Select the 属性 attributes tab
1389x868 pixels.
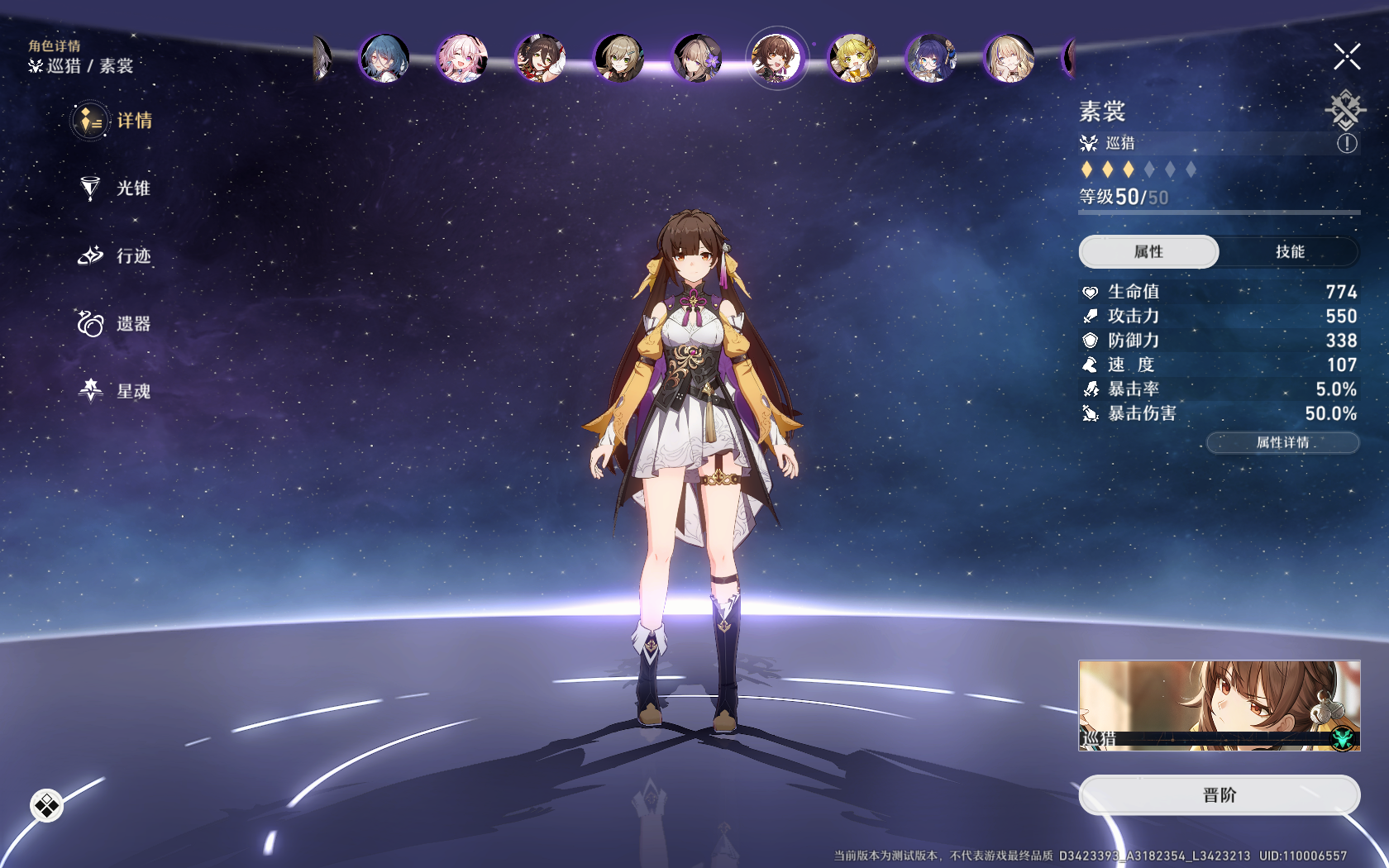pyautogui.click(x=1148, y=252)
